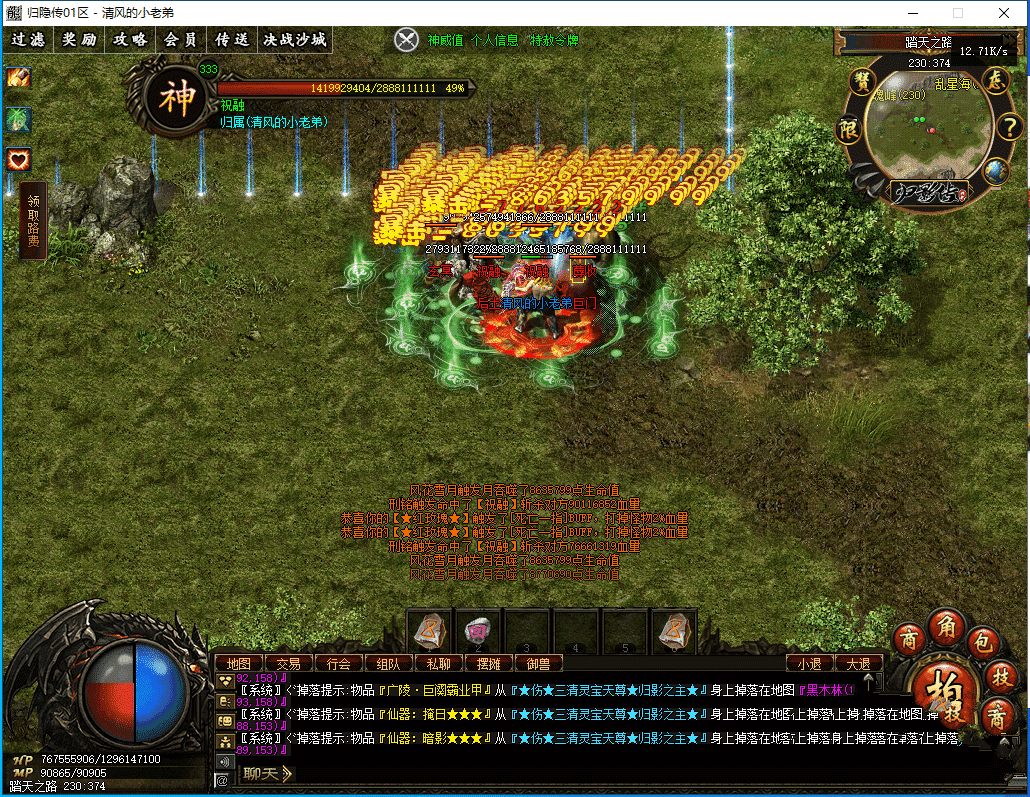1030x797 pixels.
Task: Click the globe icon beside the minimap
Action: pos(994,171)
